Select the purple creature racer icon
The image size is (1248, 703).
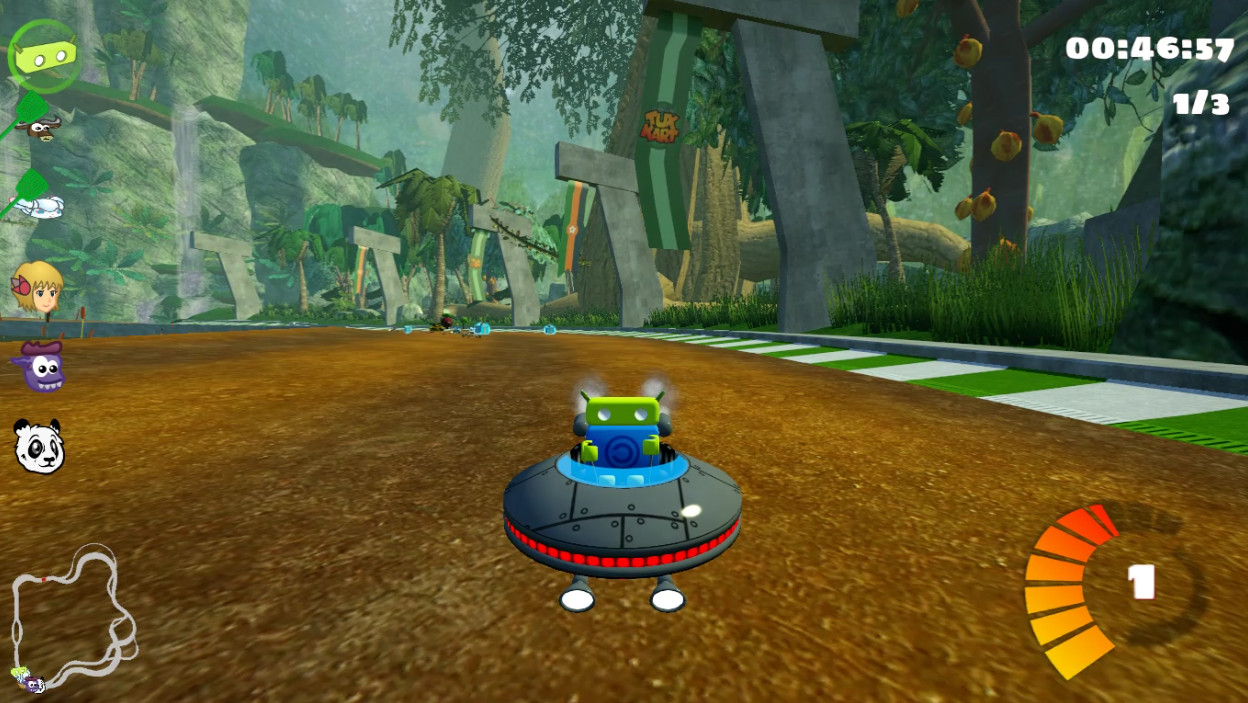[40, 367]
